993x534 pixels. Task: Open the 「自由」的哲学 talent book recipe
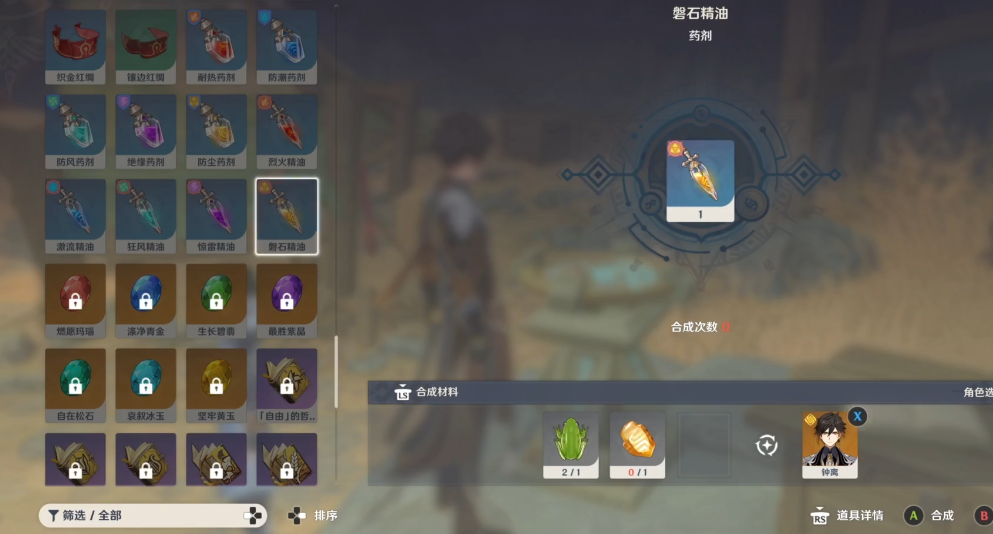287,384
